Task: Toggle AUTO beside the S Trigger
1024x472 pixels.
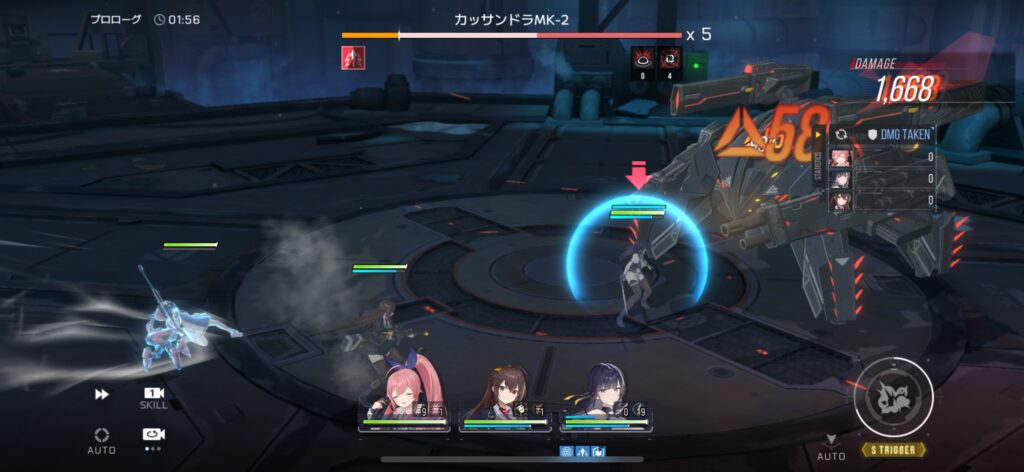Action: click(x=830, y=447)
